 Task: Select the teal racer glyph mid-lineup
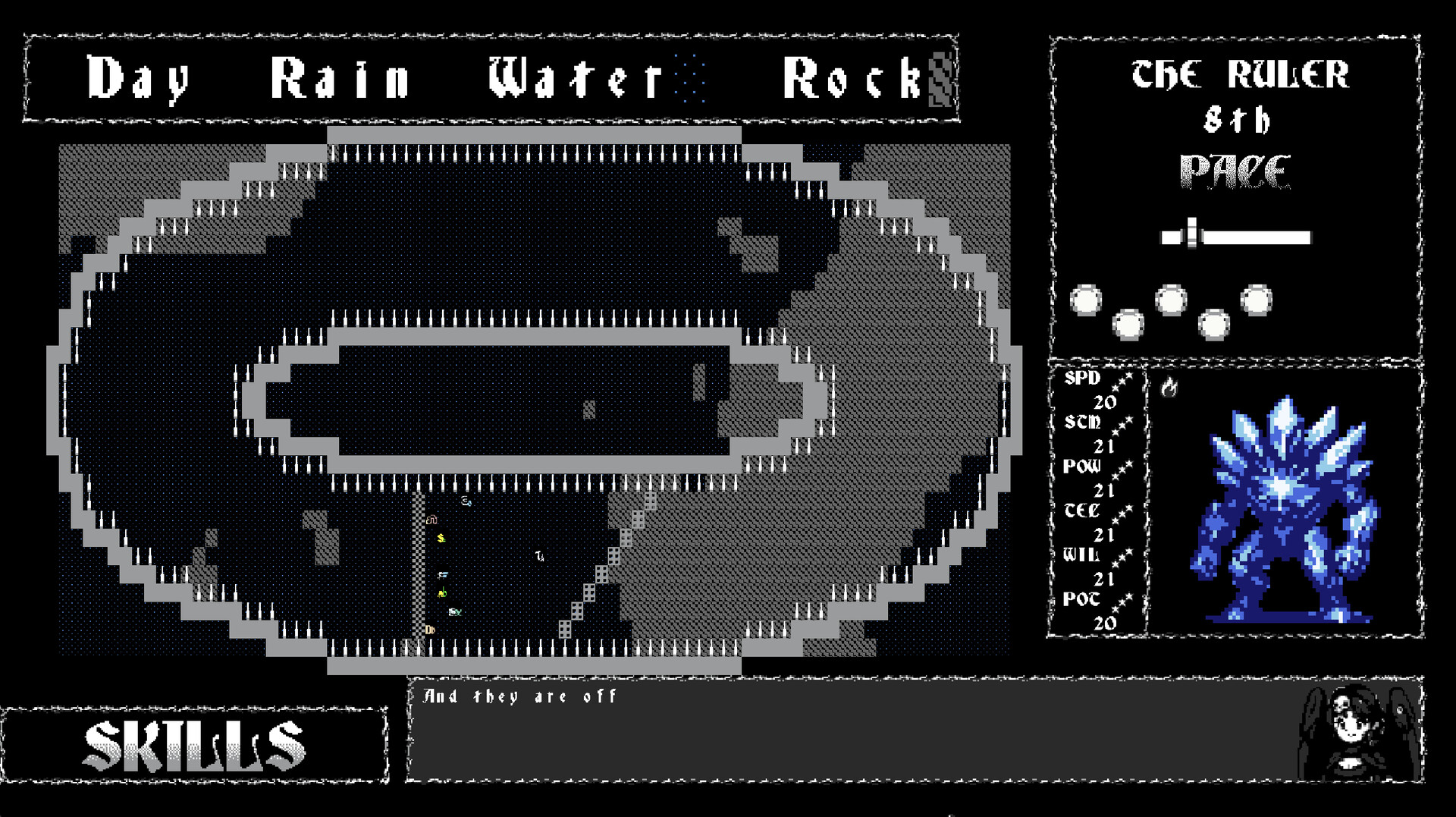click(x=455, y=612)
